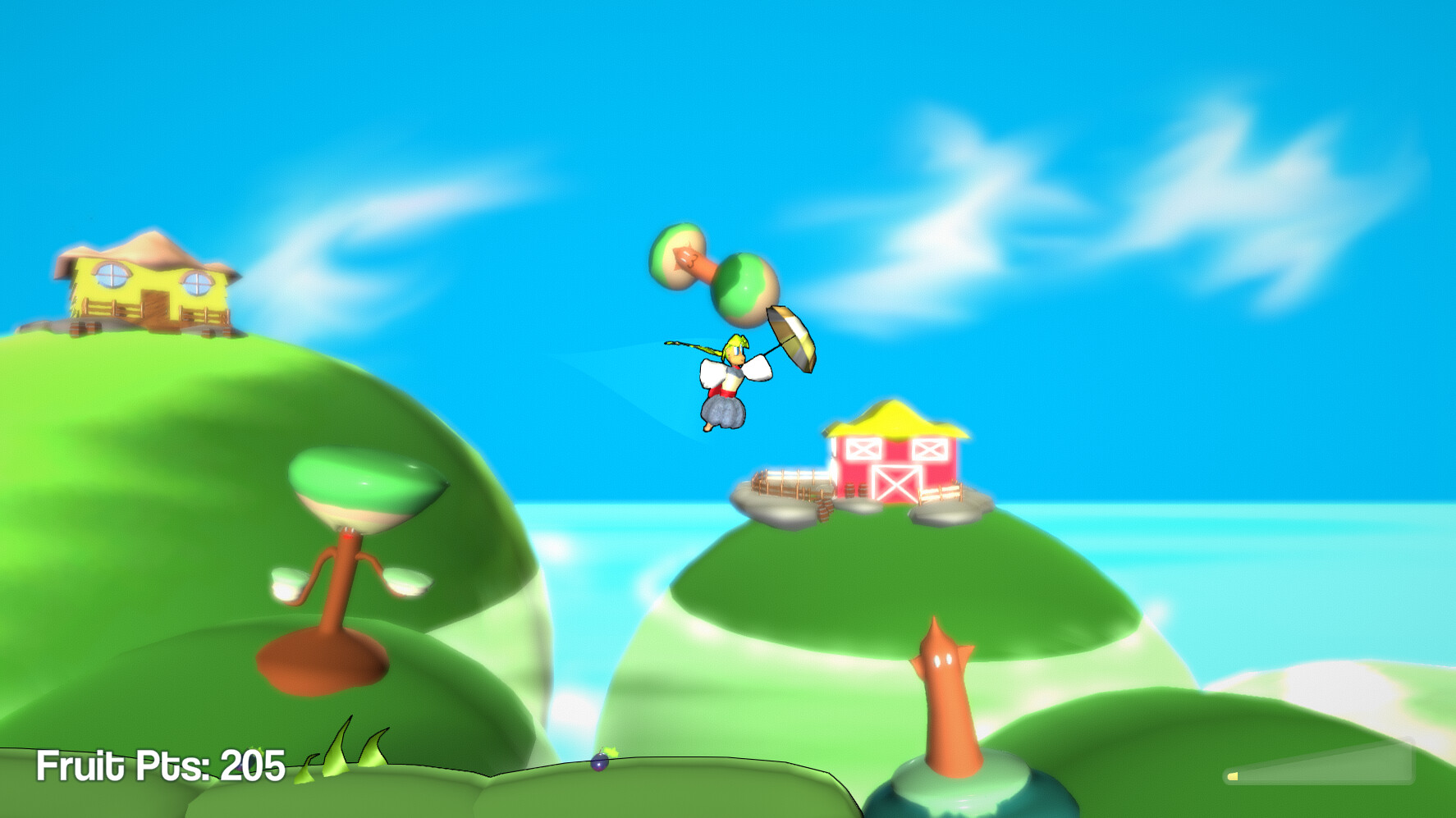Click the plum fruit on the ground
Viewport: 1456px width, 818px height.
click(x=599, y=763)
